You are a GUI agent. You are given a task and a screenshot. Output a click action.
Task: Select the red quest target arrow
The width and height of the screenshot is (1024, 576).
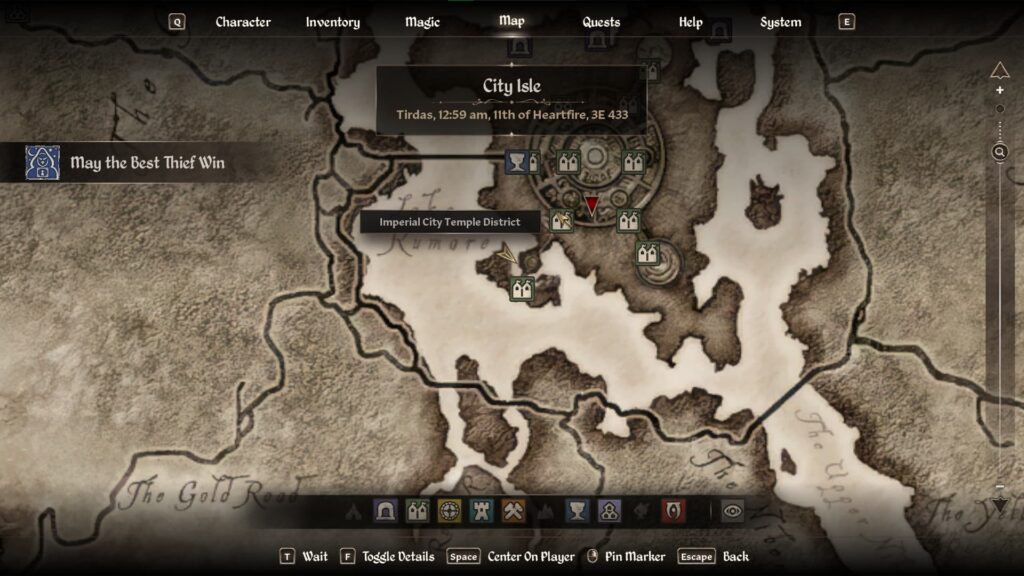coord(592,206)
